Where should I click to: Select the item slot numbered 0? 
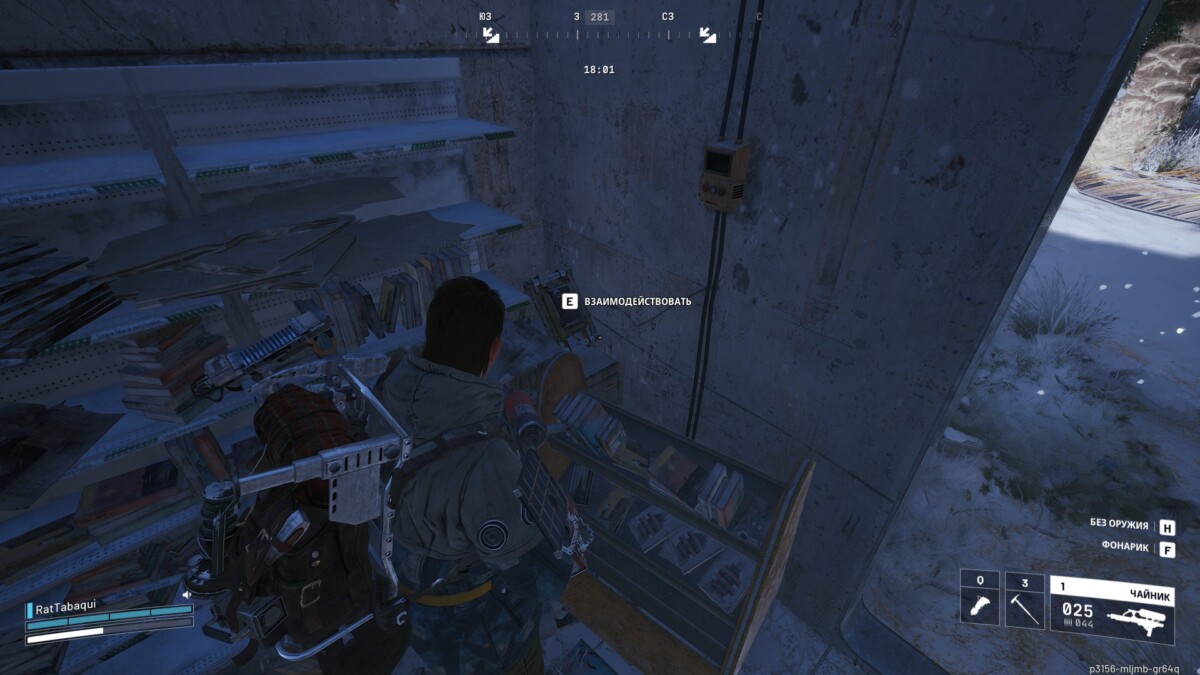(x=980, y=601)
